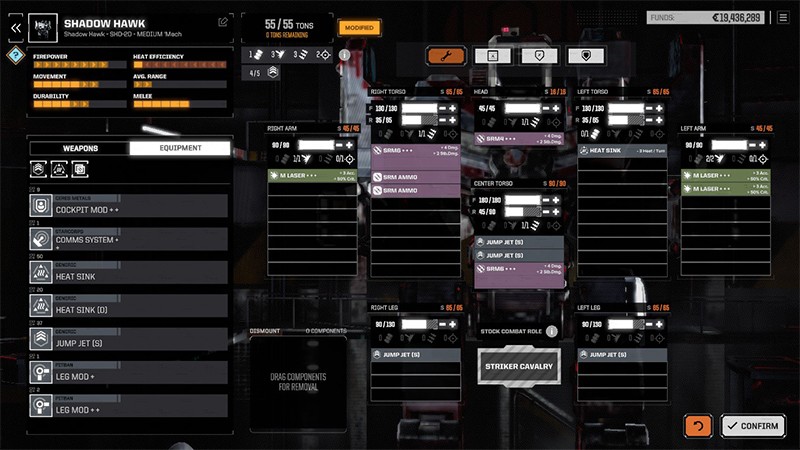800x450 pixels.
Task: Edit the Shadow Hawk name
Action: (x=222, y=21)
